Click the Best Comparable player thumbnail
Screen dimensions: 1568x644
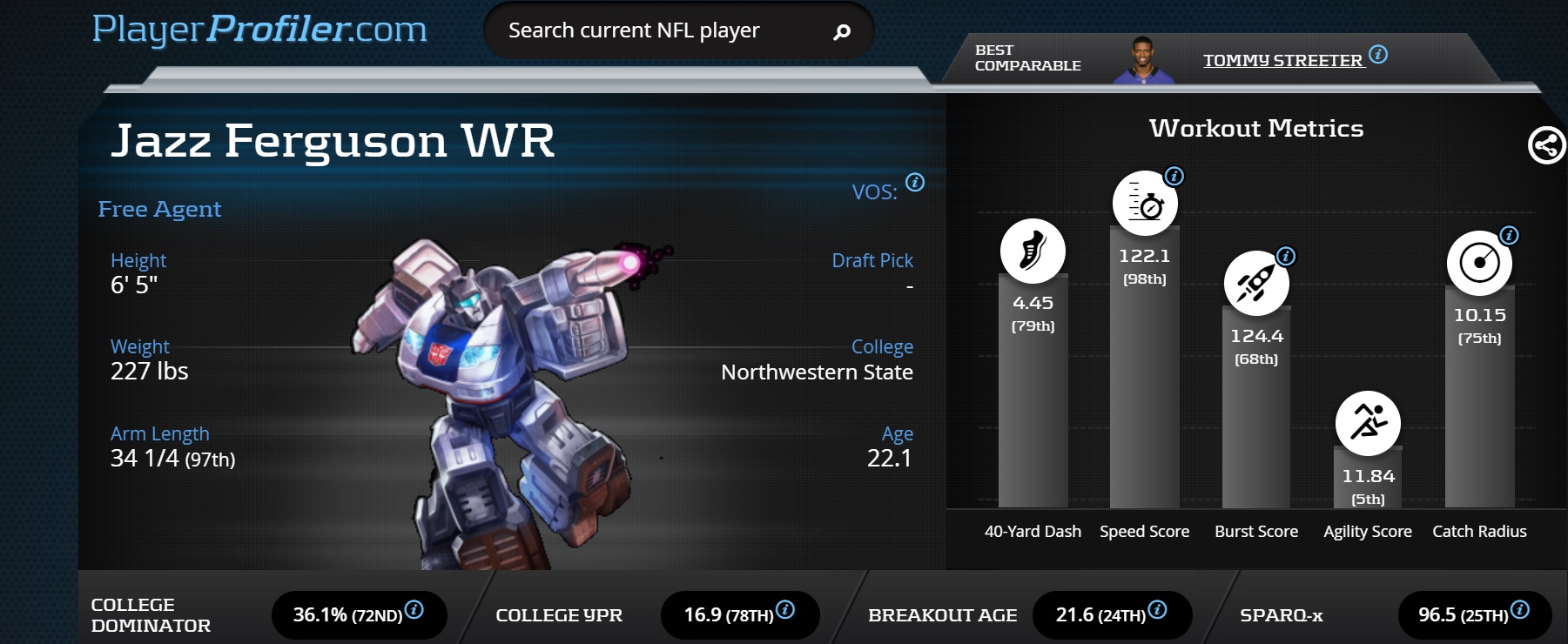[1143, 61]
